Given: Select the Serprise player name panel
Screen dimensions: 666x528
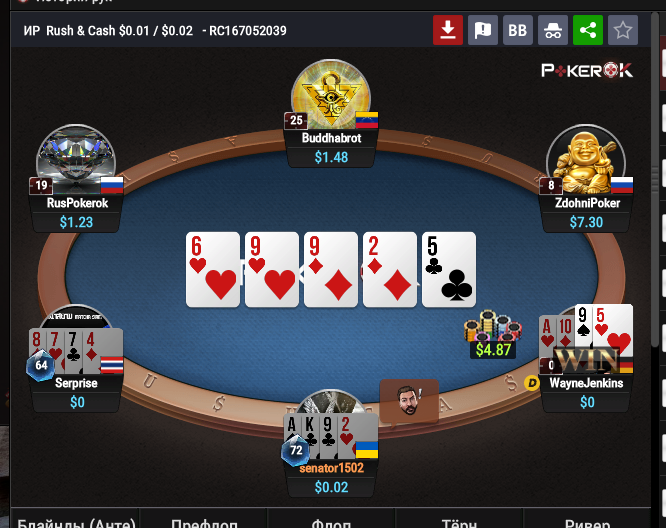Looking at the screenshot, I should pyautogui.click(x=78, y=383).
